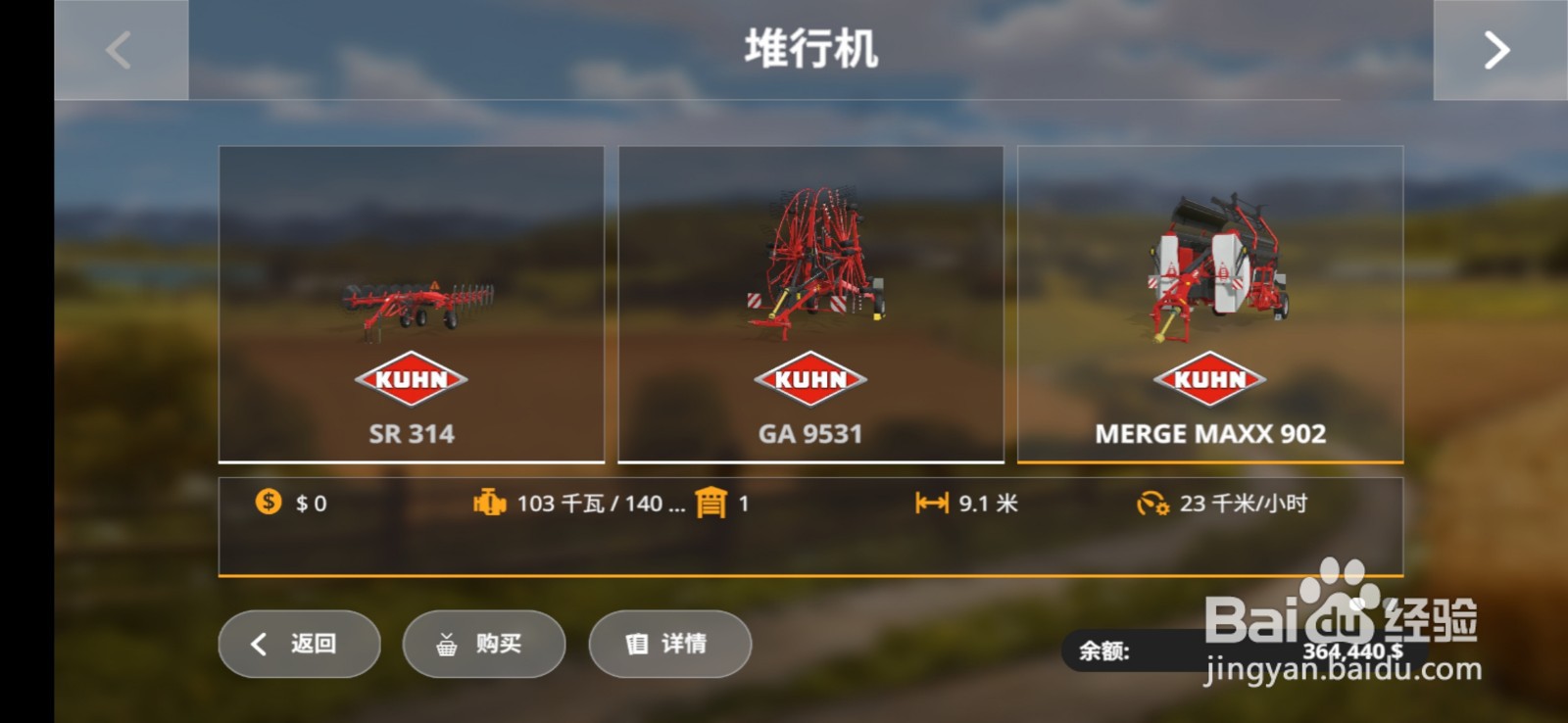Open the next equipment category with right arrow
Image resolution: width=1568 pixels, height=723 pixels.
pos(1496,49)
